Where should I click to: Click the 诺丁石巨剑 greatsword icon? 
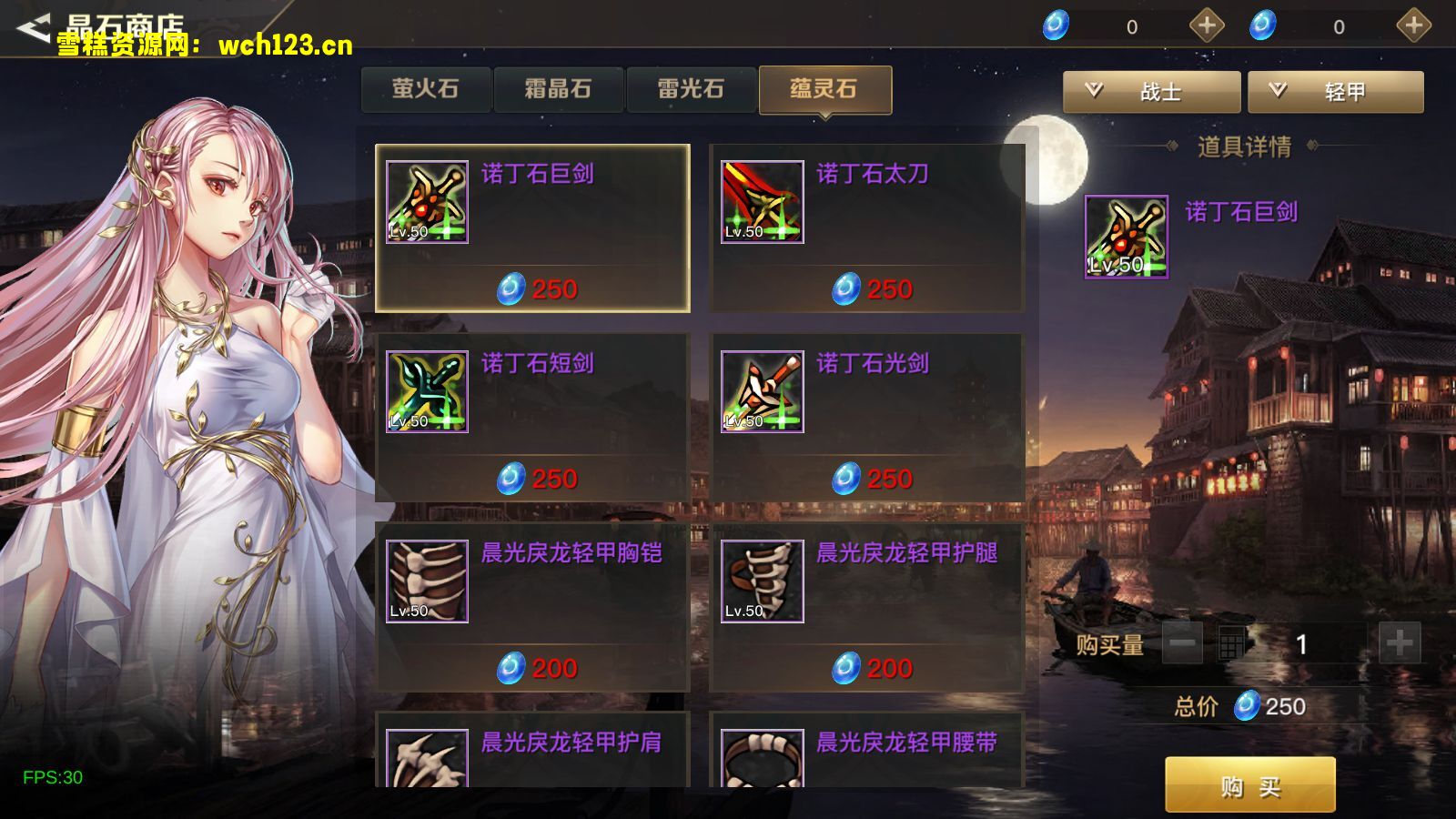pyautogui.click(x=426, y=200)
